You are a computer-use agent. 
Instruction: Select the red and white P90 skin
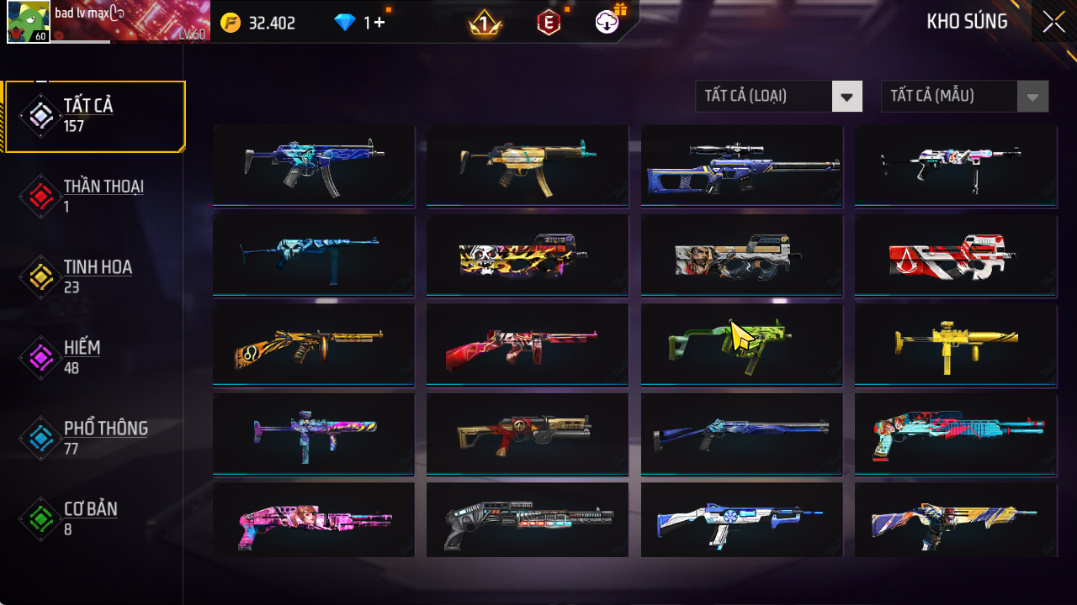955,255
